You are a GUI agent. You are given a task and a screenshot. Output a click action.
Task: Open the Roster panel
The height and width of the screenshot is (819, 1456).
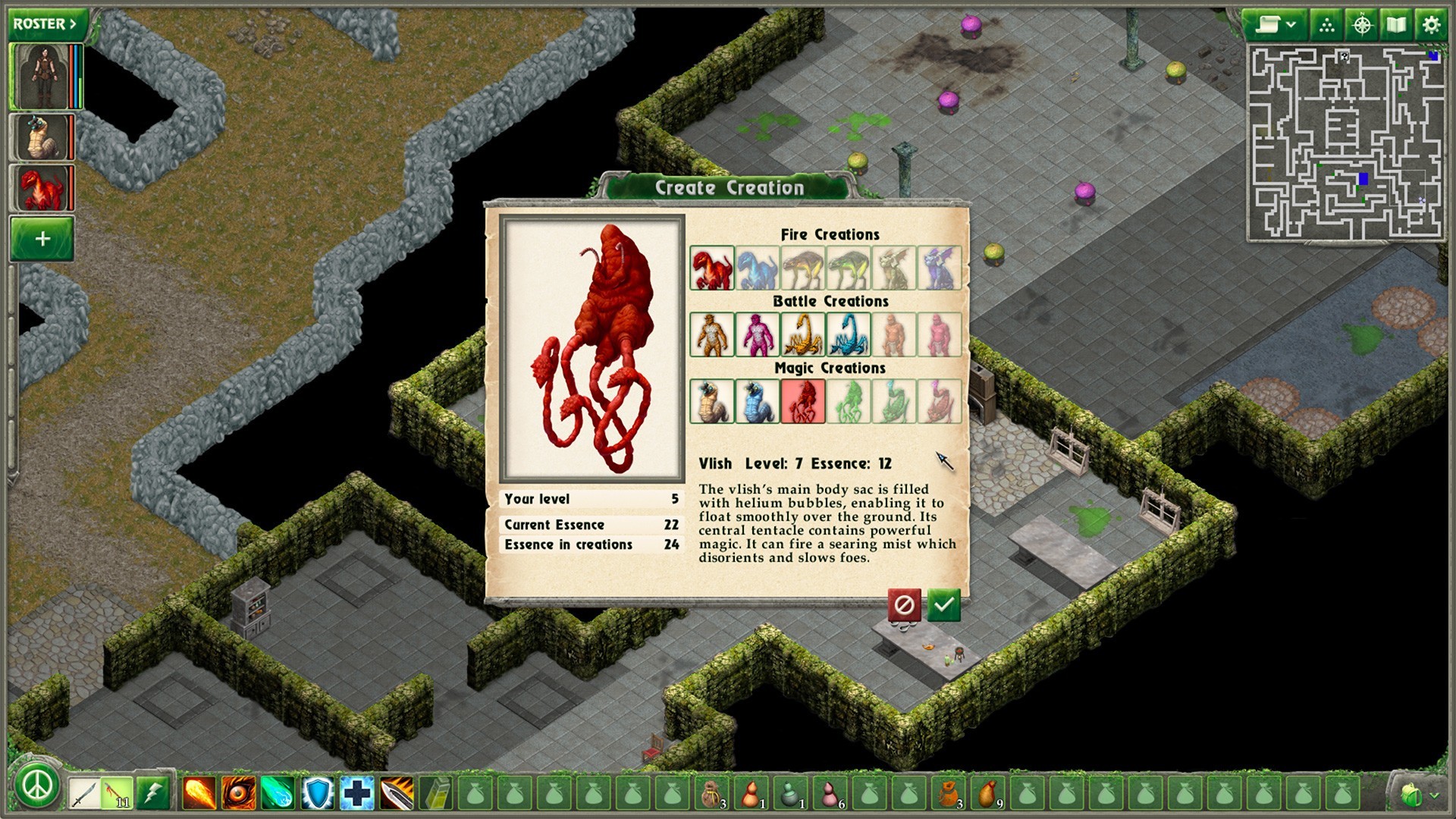[45, 24]
